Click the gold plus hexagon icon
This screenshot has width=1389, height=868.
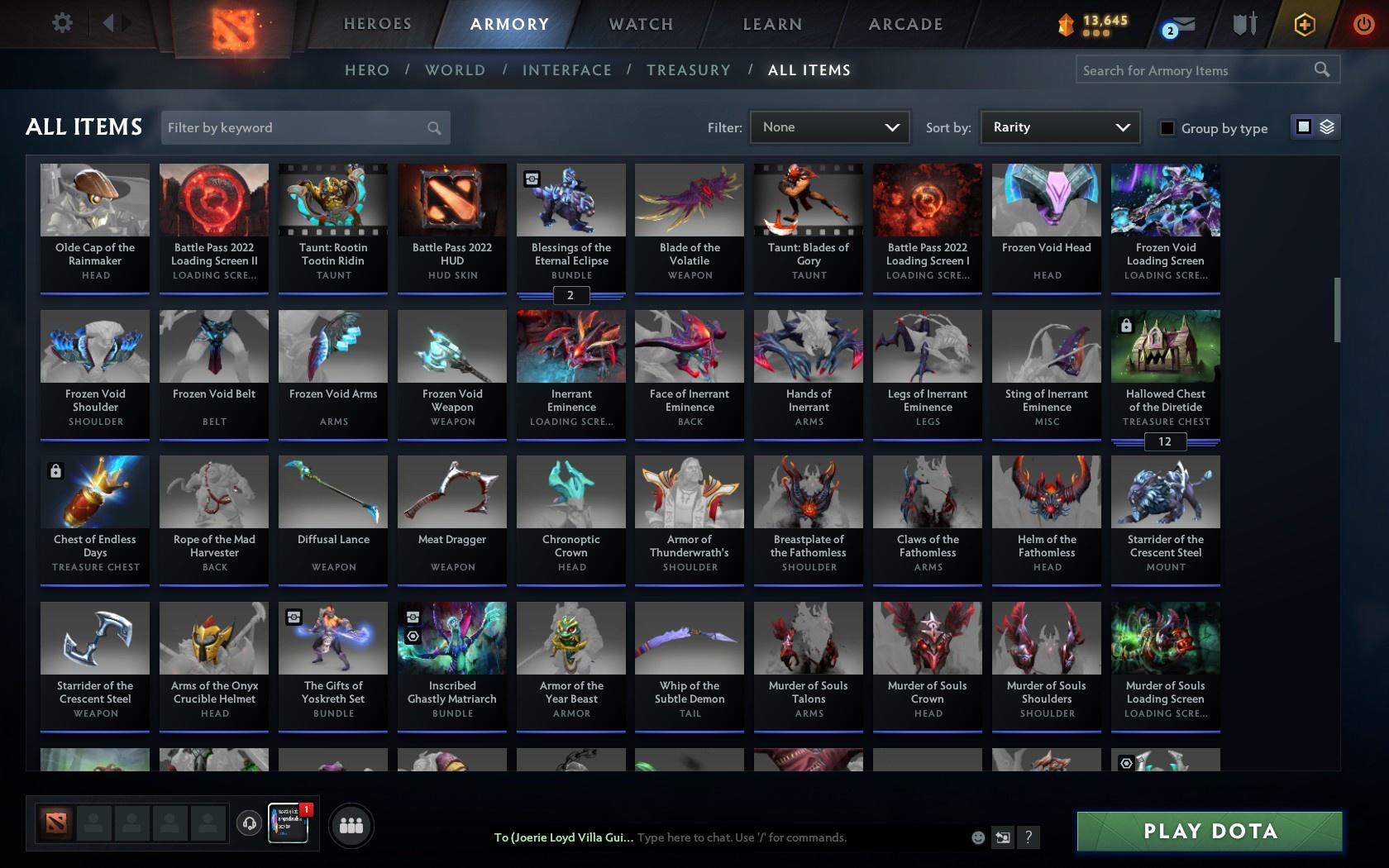click(x=1304, y=24)
